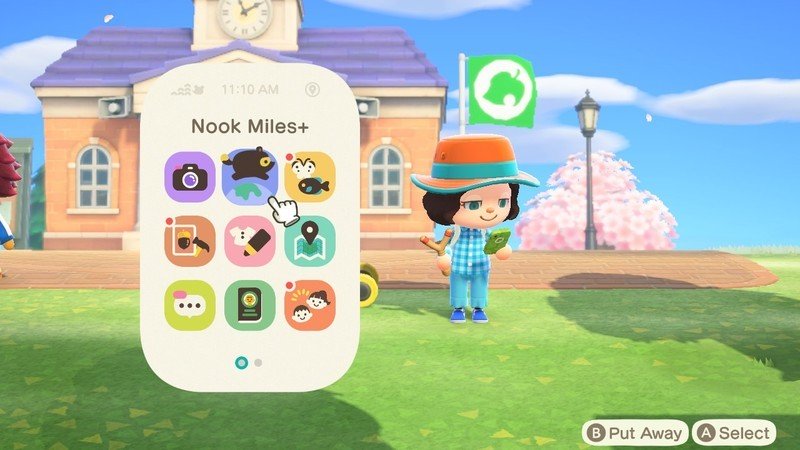The width and height of the screenshot is (800, 450).
Task: Open the purple Camera app
Action: point(190,177)
